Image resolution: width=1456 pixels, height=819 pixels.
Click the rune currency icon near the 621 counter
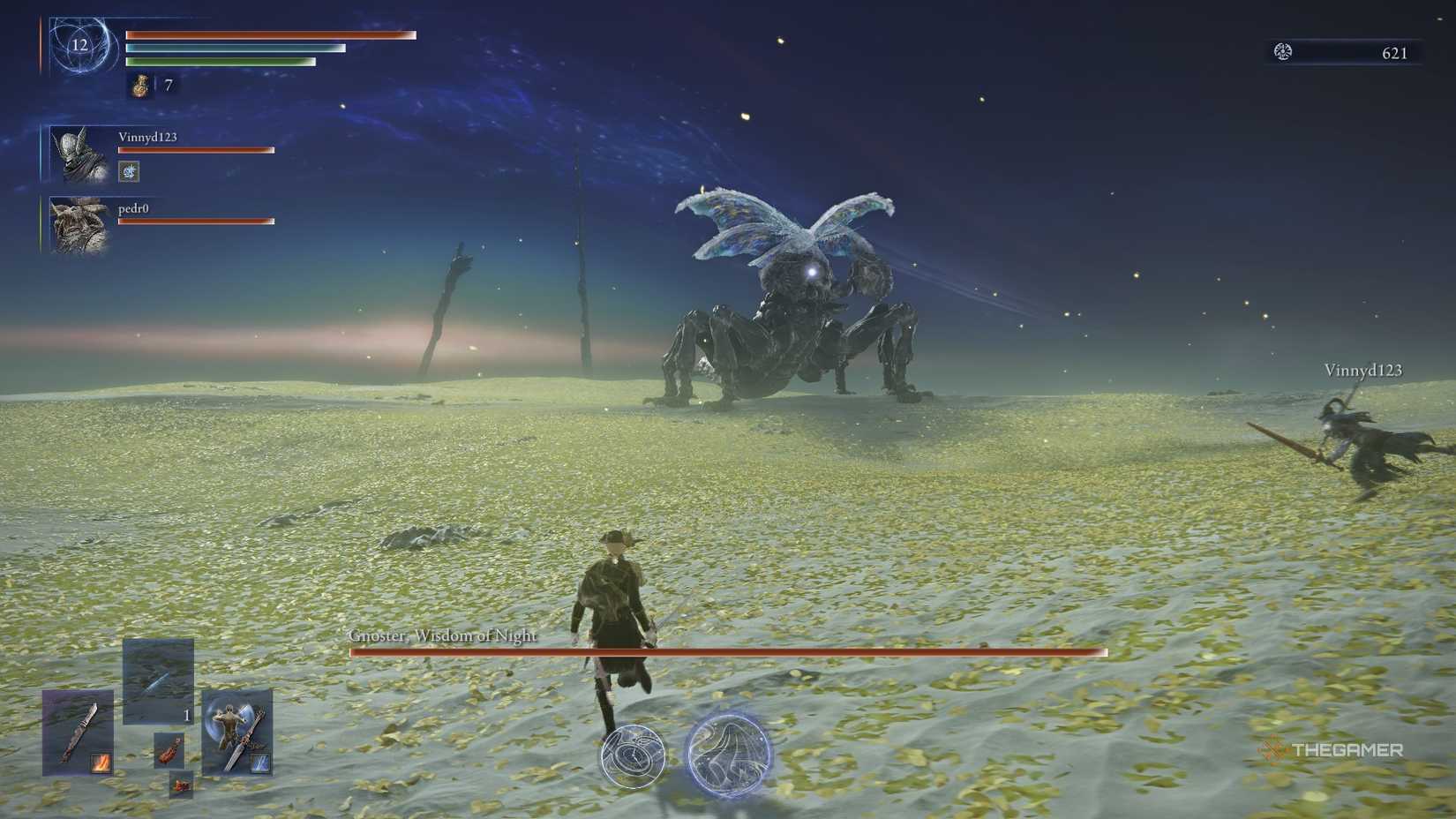point(1284,52)
